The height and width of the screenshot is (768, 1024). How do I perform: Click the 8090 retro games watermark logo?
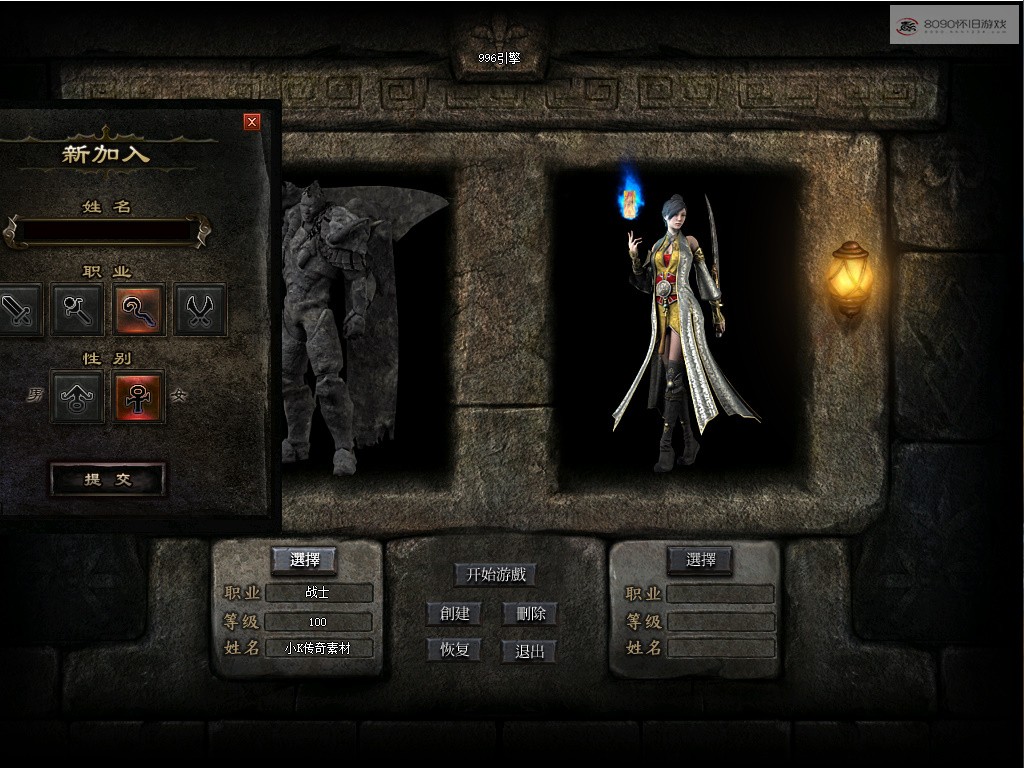(x=954, y=25)
